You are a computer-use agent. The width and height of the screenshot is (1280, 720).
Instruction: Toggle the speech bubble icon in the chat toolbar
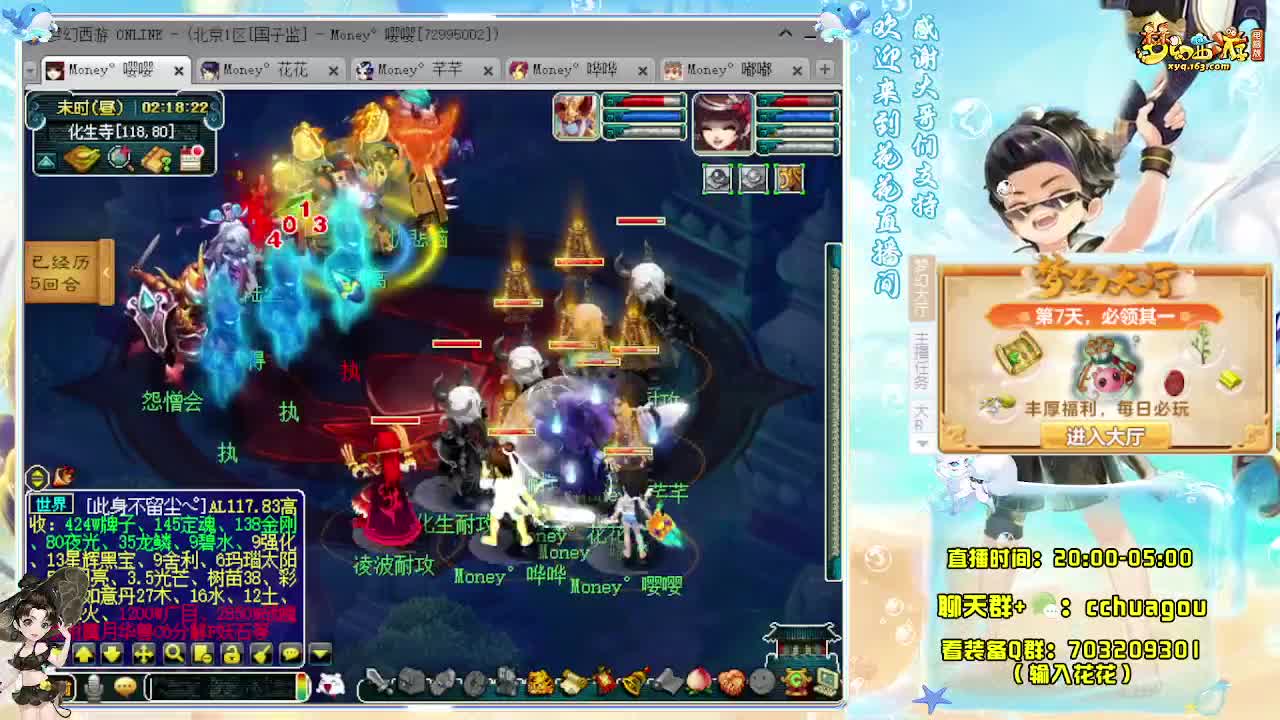(291, 654)
